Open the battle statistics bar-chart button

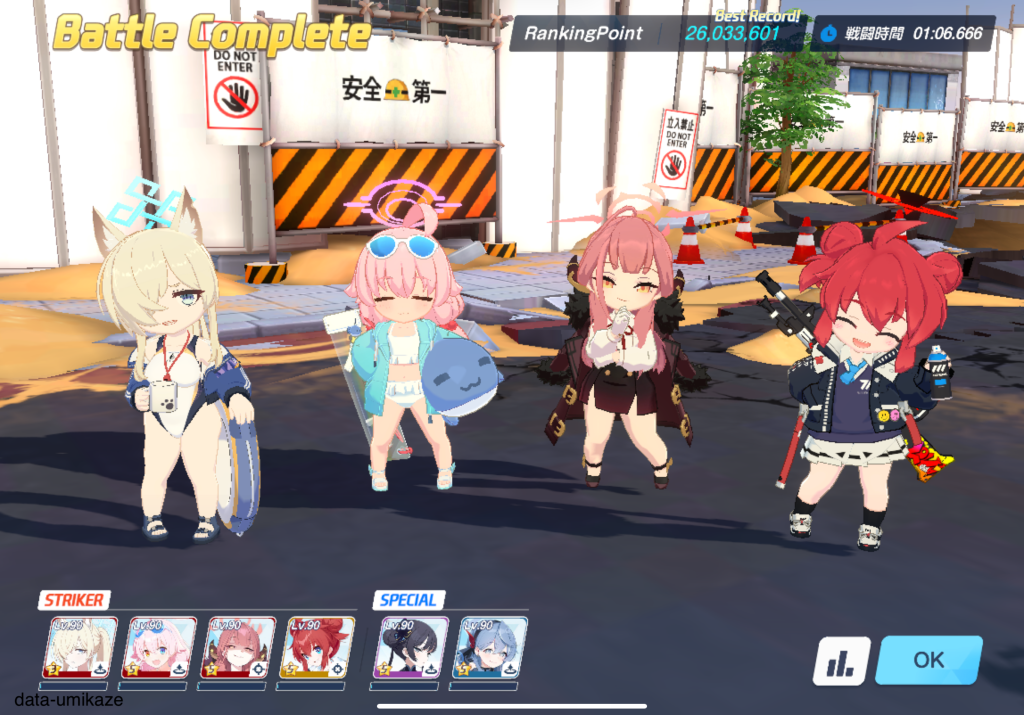tap(841, 661)
